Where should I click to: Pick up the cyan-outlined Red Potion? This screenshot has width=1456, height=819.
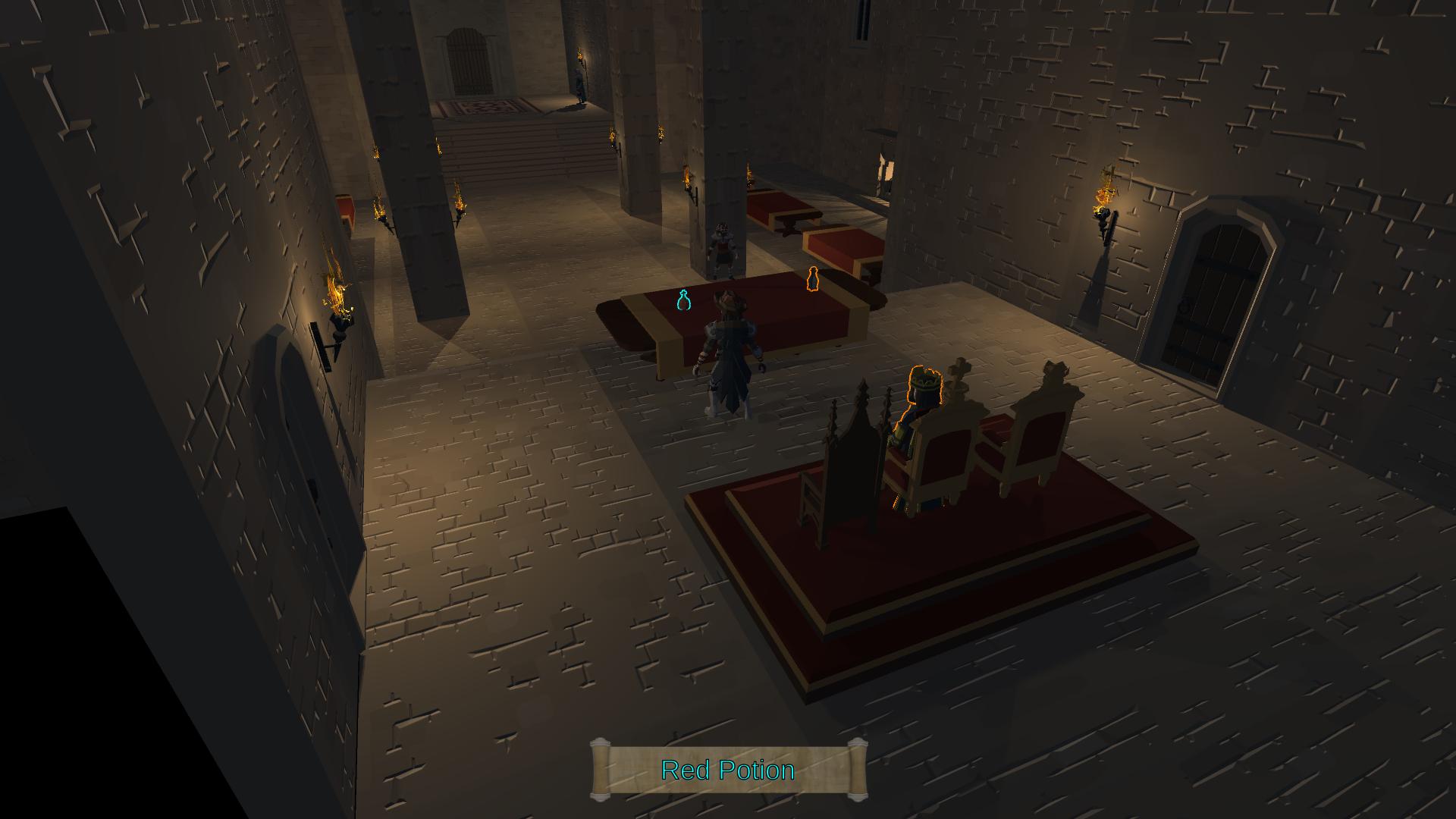click(x=683, y=301)
